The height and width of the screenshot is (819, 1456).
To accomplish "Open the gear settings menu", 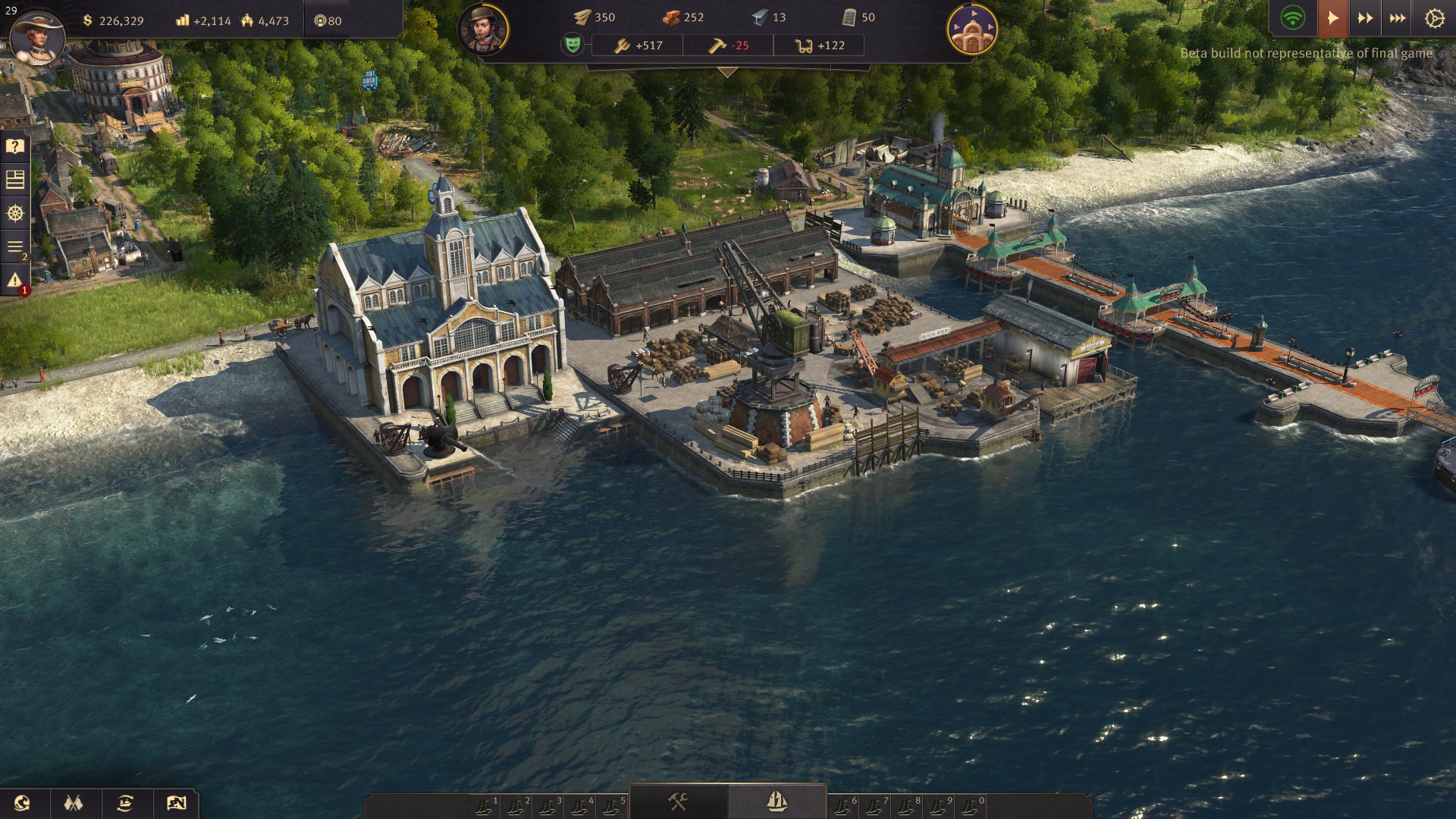I will tap(1434, 18).
